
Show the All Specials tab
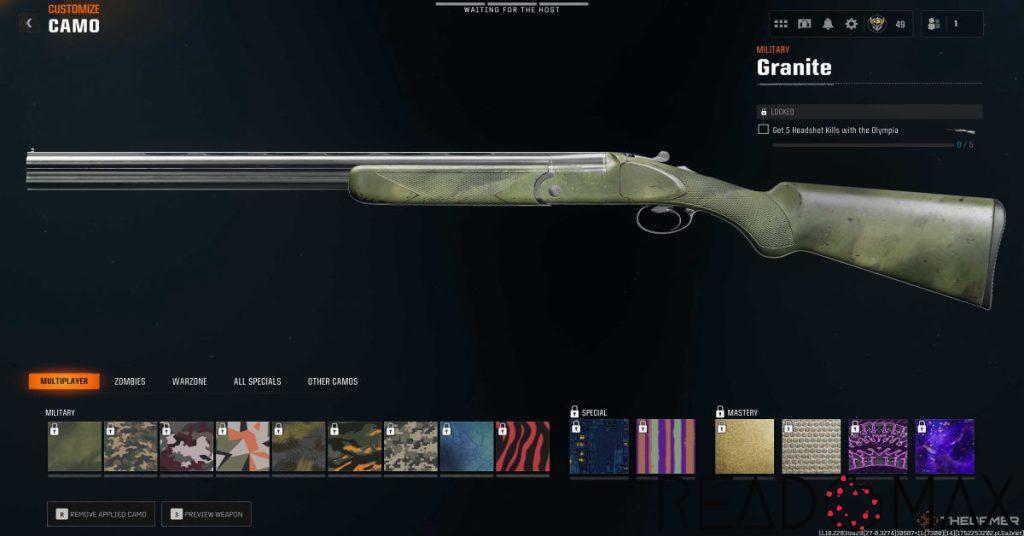point(257,381)
